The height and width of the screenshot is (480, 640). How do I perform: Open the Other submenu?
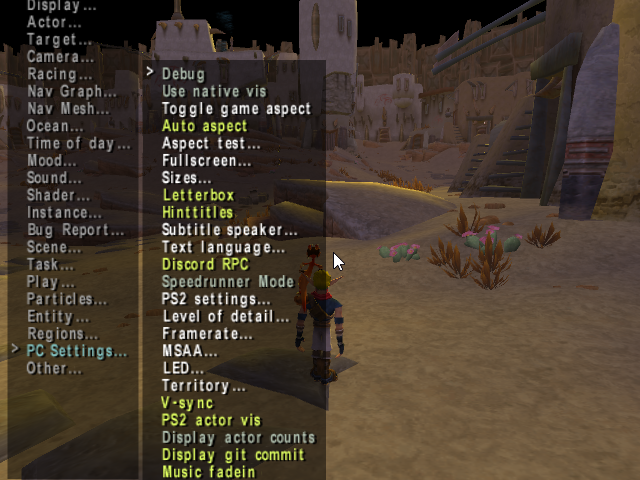point(54,368)
